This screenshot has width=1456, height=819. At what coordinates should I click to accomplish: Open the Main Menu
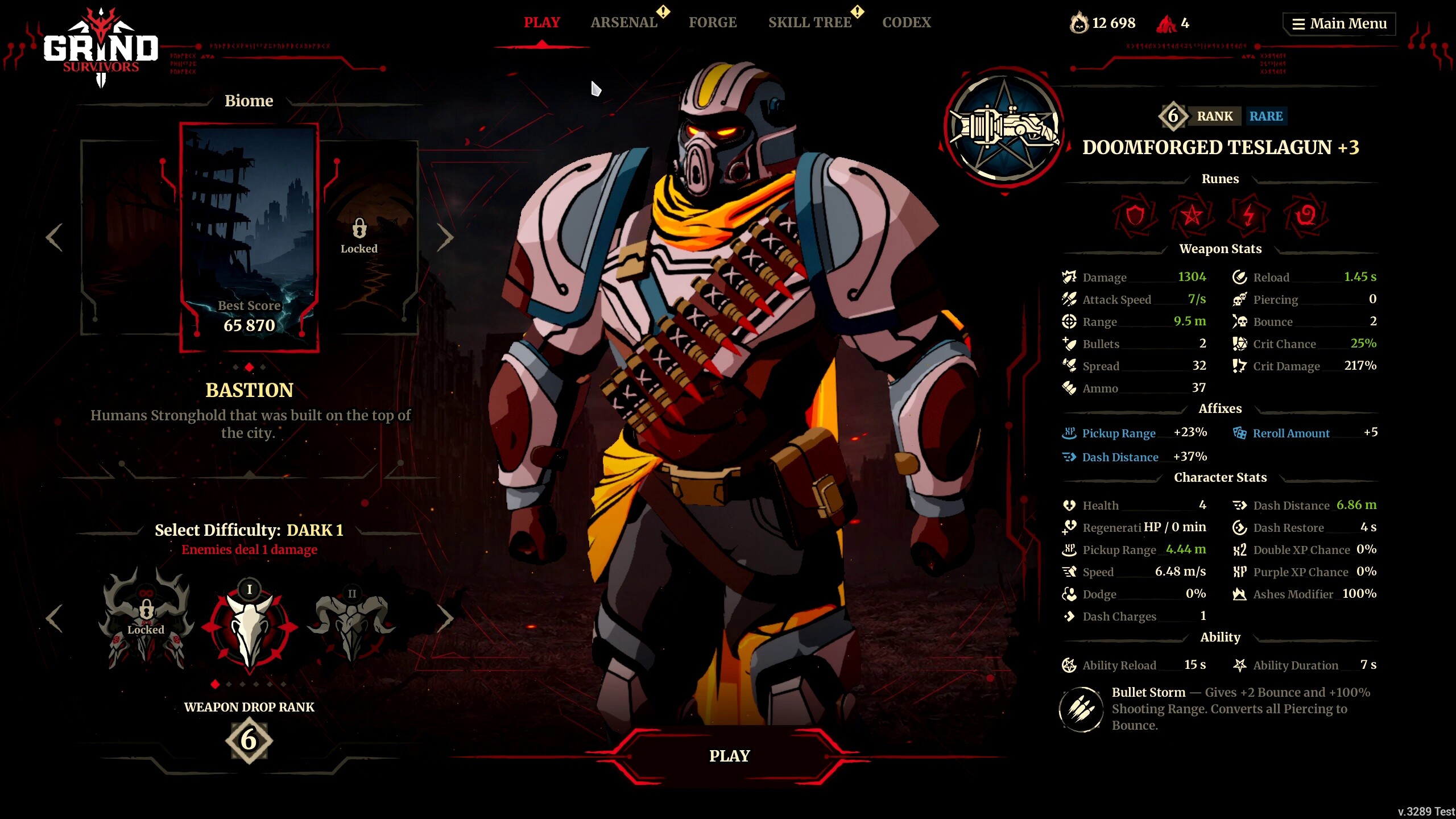pyautogui.click(x=1338, y=23)
